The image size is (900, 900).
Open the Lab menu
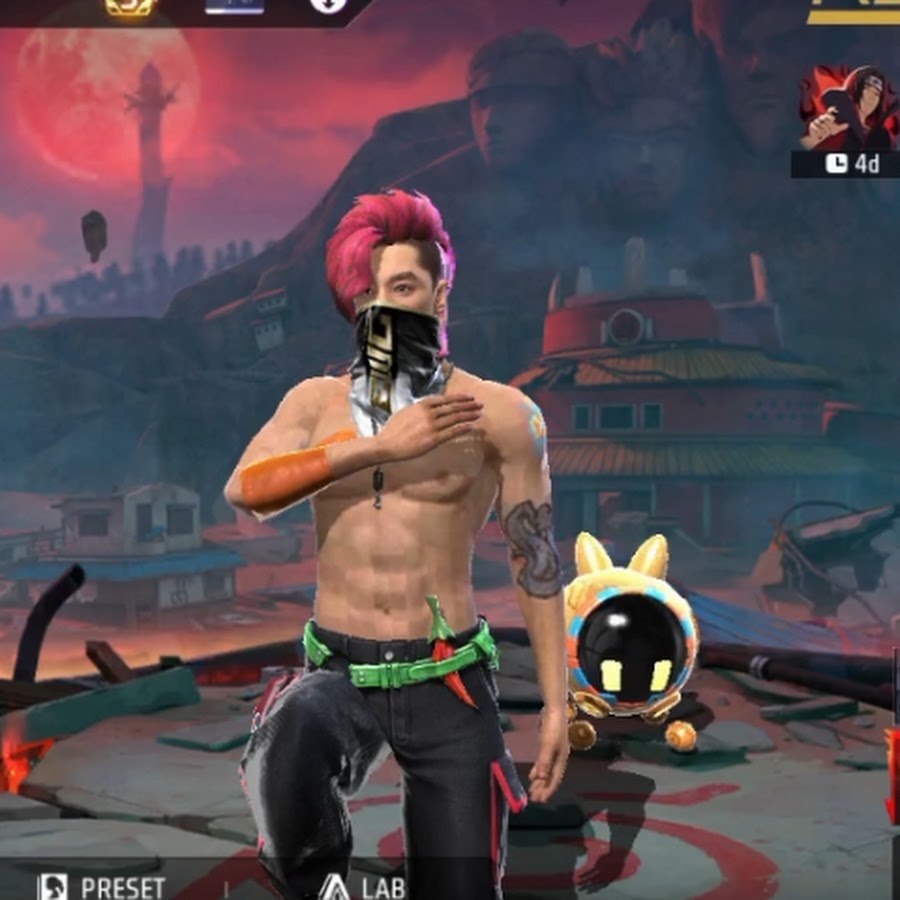click(x=365, y=885)
